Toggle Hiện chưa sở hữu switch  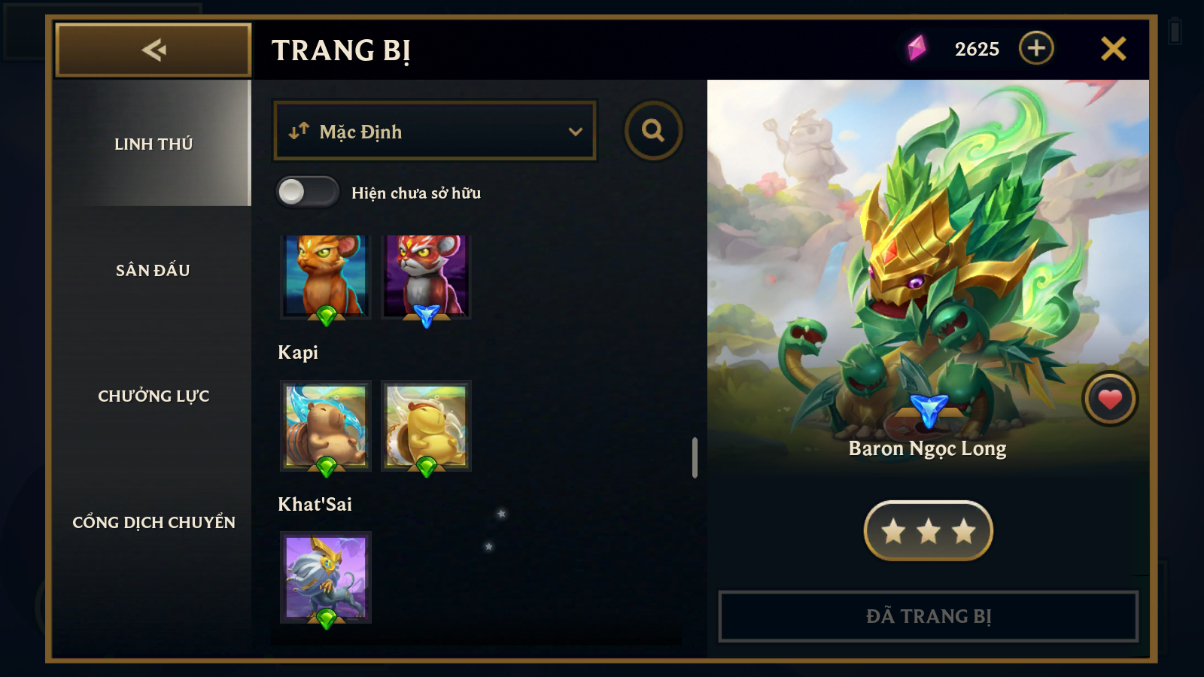click(307, 192)
